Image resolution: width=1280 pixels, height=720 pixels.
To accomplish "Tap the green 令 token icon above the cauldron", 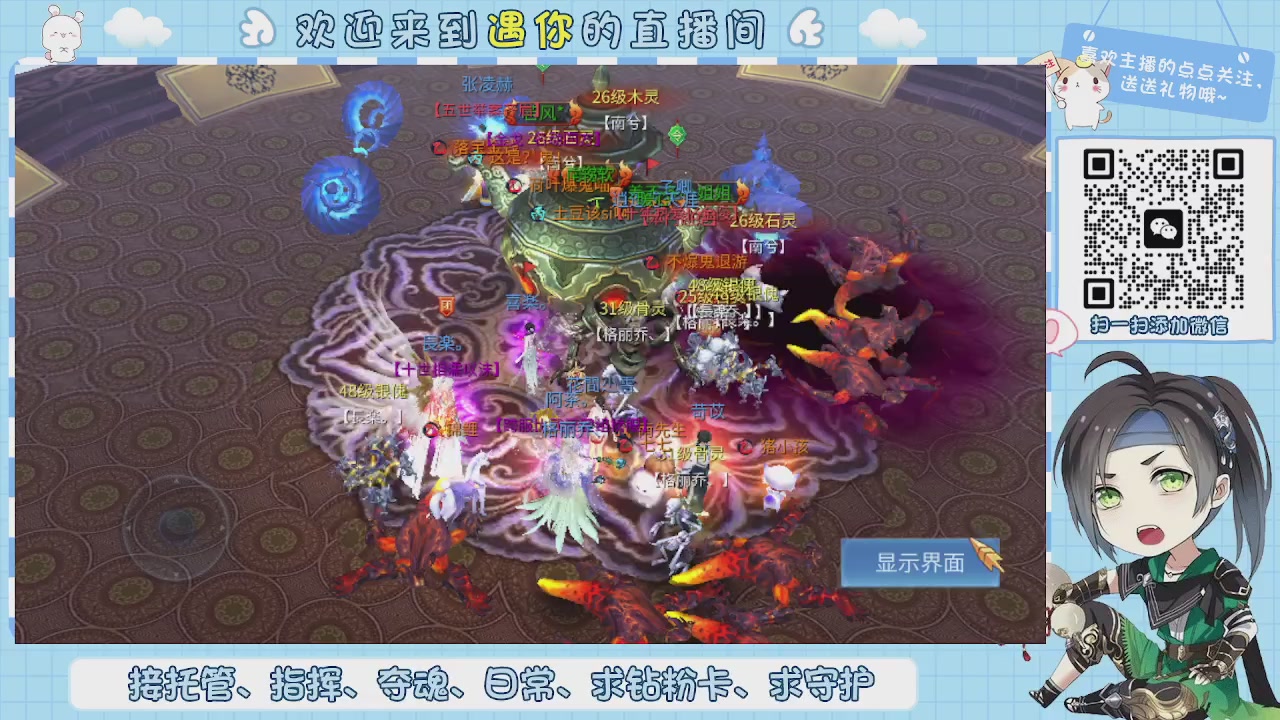I will point(677,133).
